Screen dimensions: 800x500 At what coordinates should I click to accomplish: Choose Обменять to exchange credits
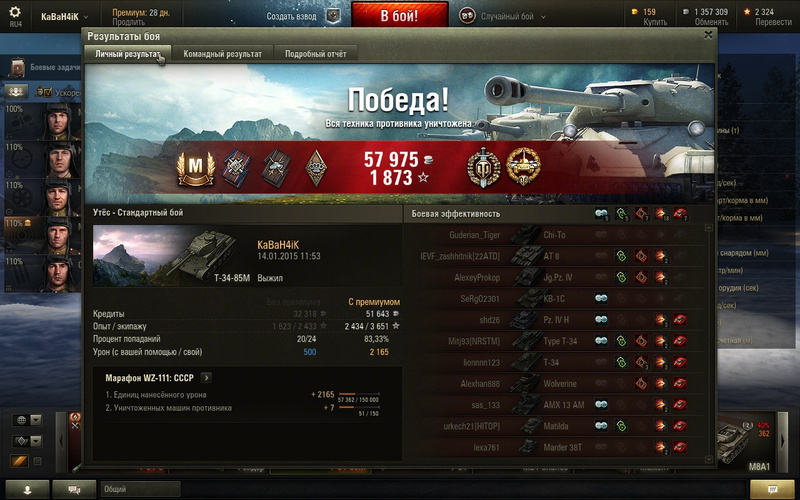pyautogui.click(x=711, y=22)
